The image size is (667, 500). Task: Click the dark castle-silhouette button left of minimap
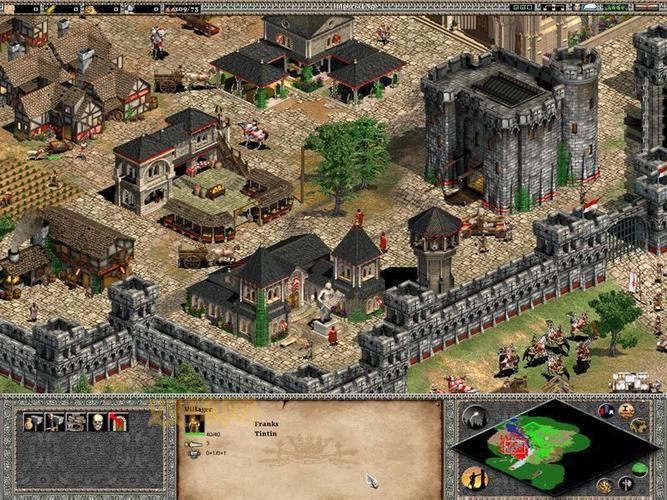[x=476, y=419]
